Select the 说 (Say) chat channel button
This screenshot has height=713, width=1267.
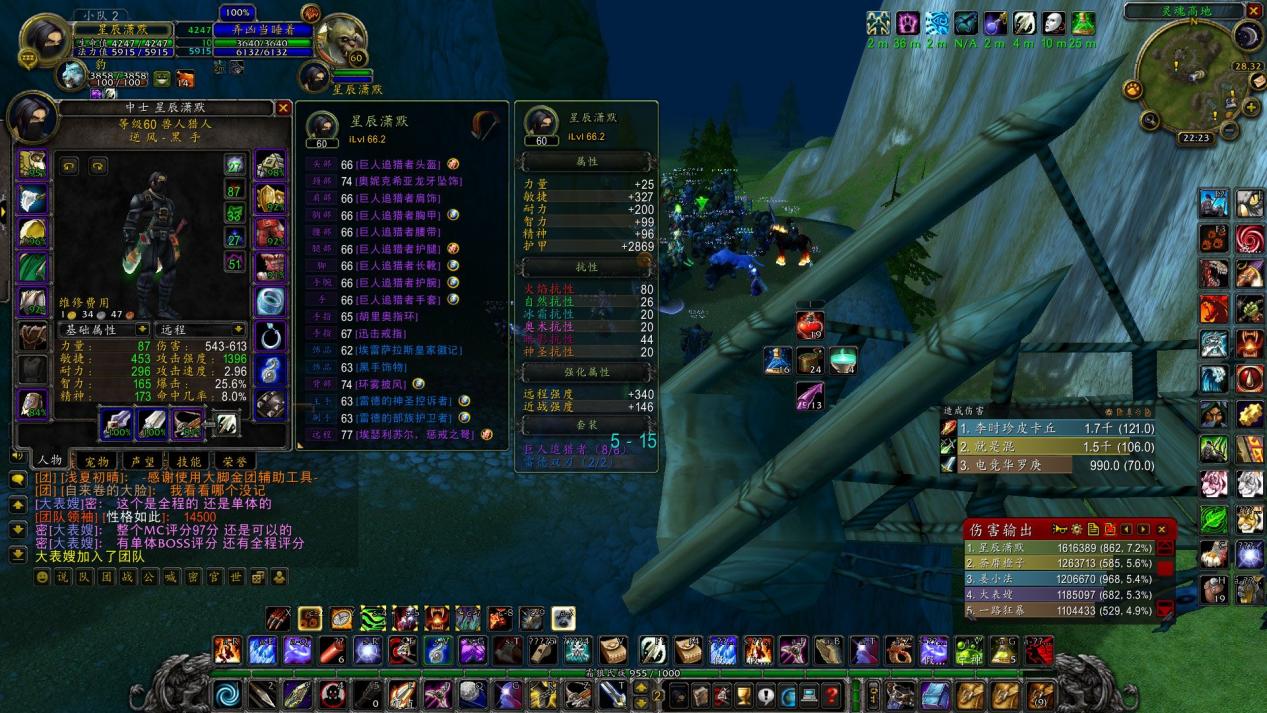point(61,577)
